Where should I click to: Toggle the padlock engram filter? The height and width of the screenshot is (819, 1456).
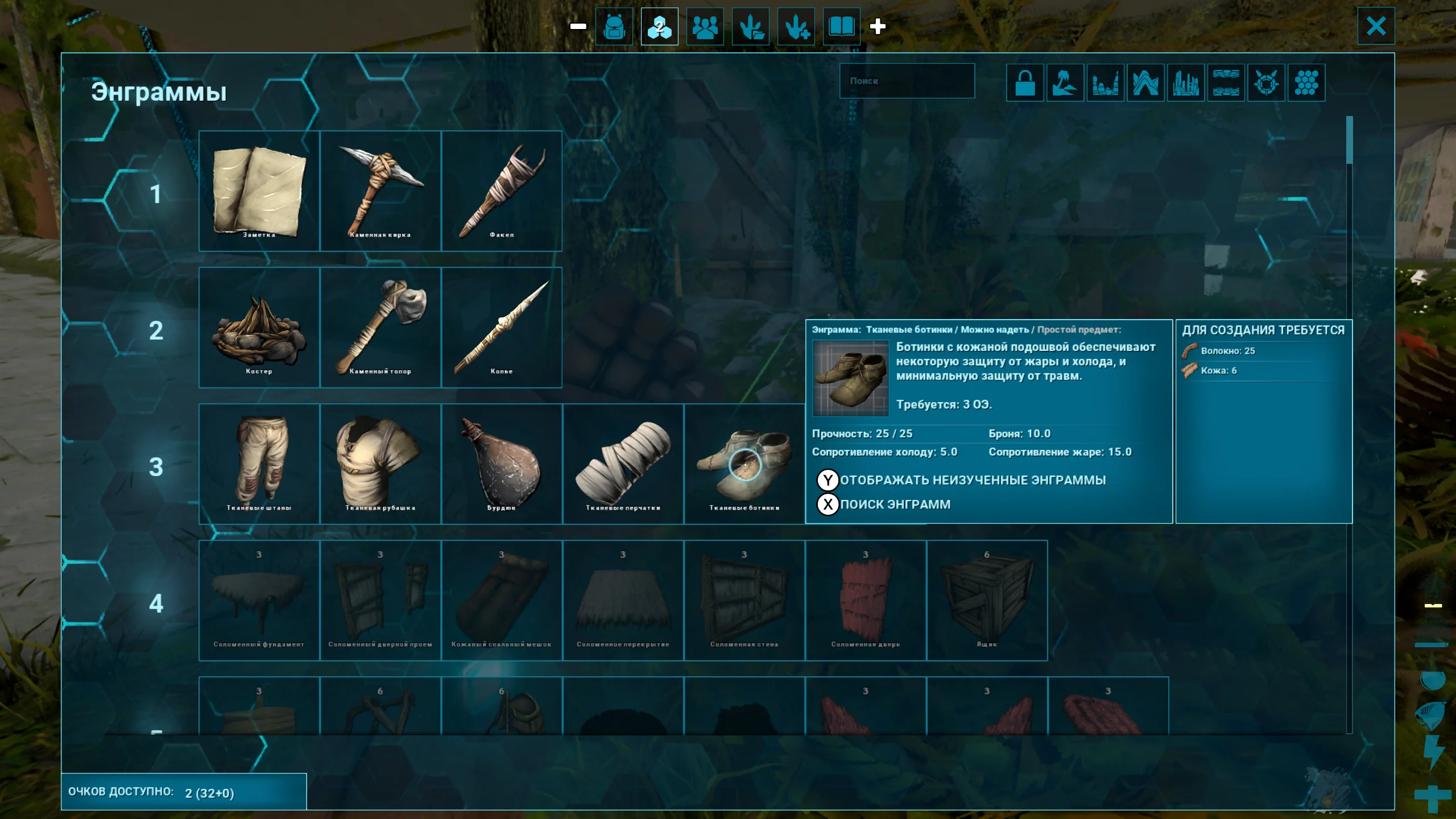click(1025, 83)
